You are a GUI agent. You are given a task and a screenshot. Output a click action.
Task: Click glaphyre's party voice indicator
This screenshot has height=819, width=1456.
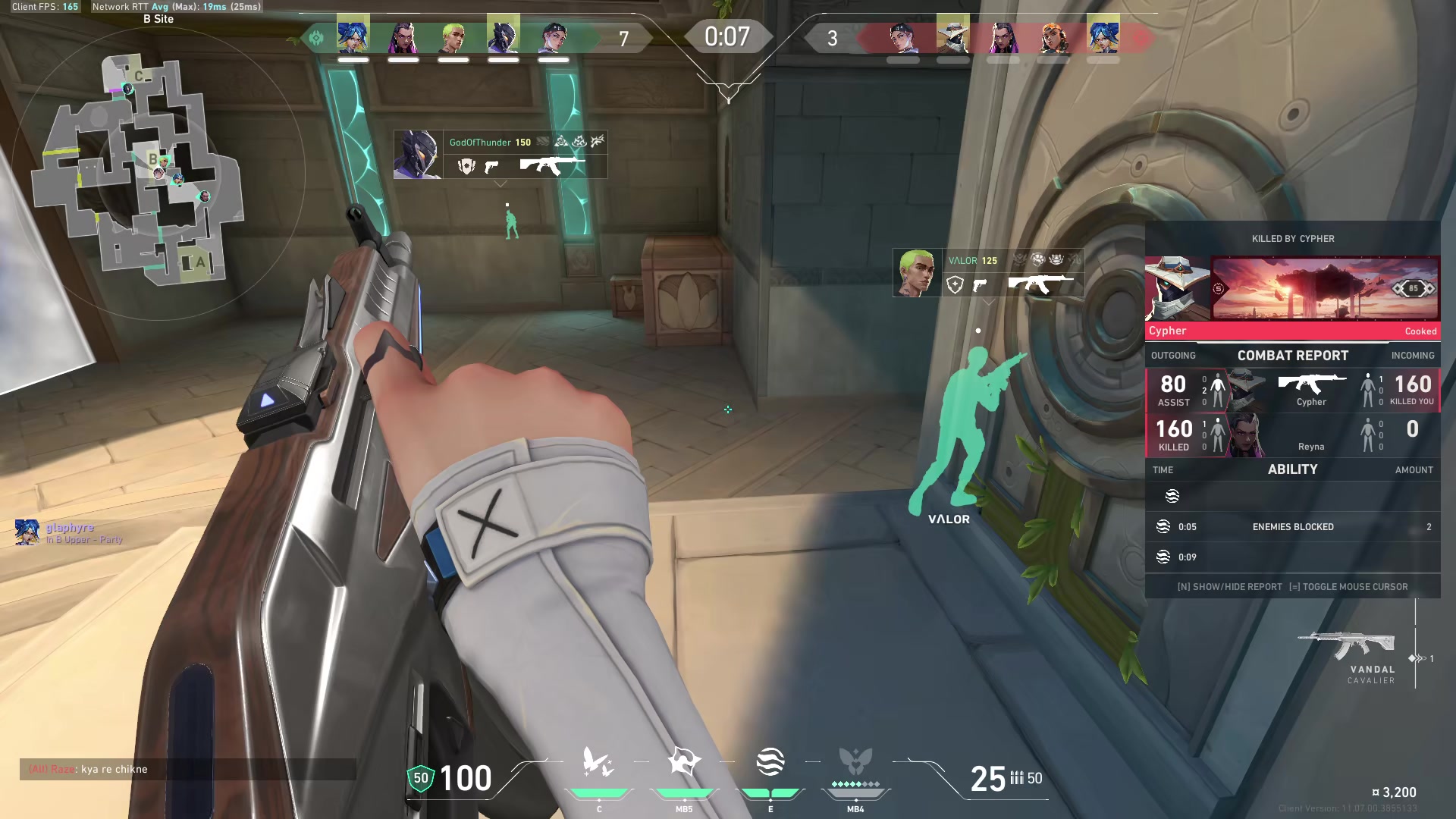27,532
